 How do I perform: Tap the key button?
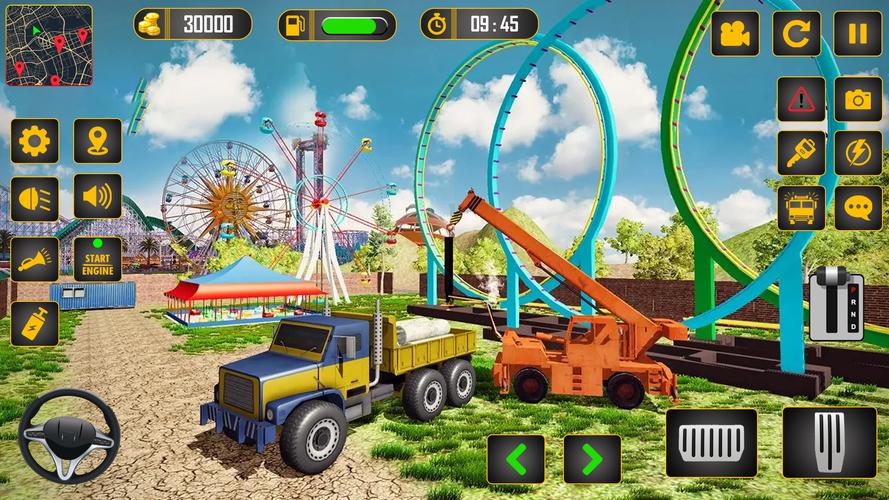coord(801,153)
